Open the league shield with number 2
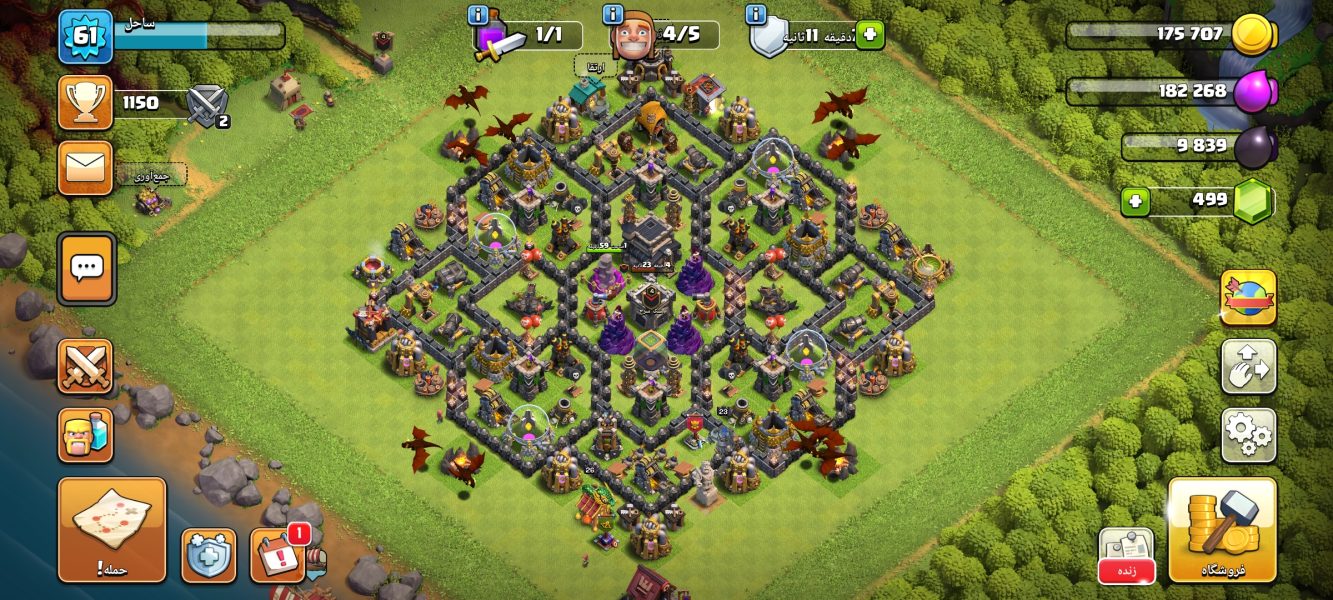Viewport: 1333px width, 600px height. (x=208, y=104)
